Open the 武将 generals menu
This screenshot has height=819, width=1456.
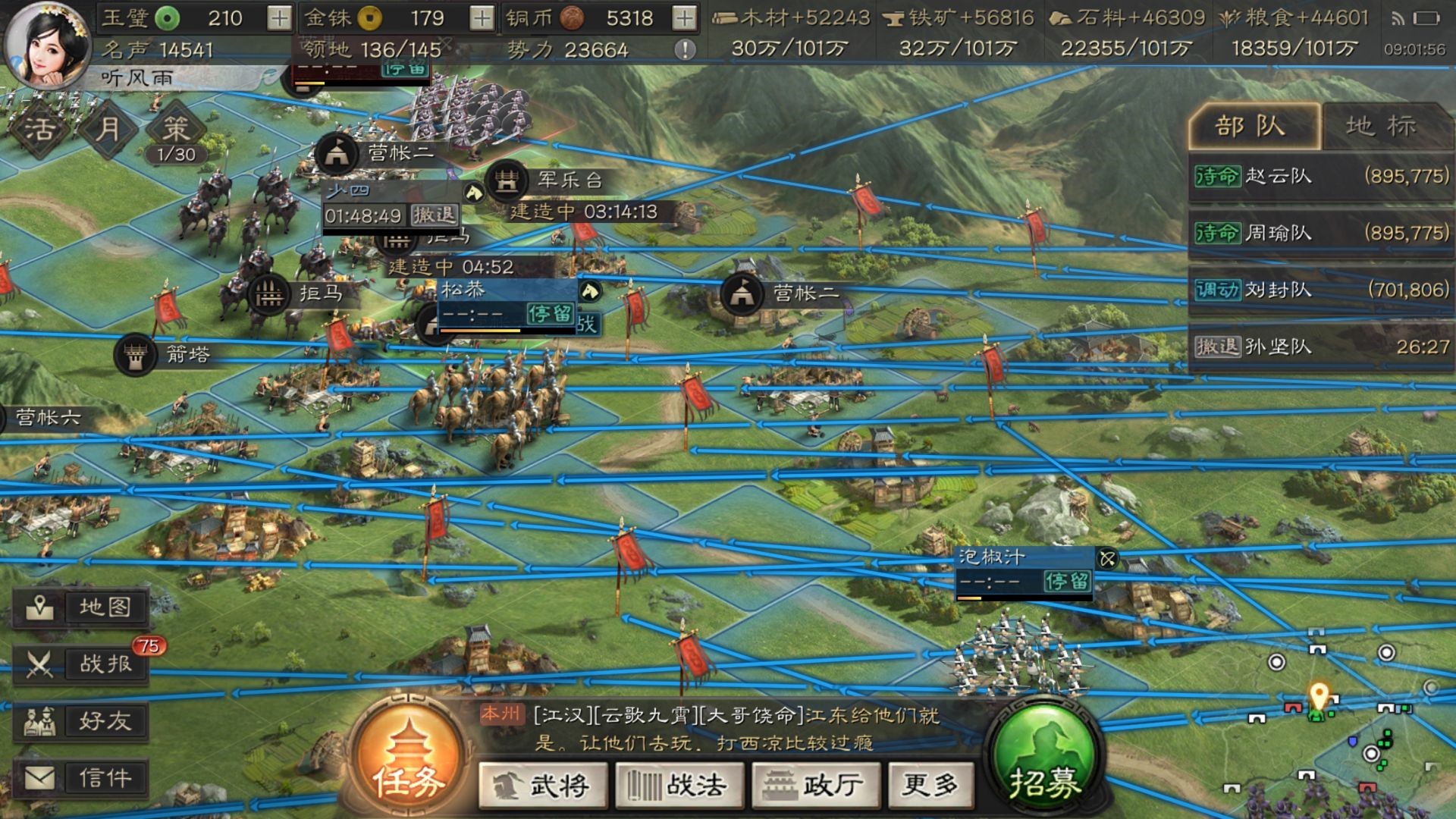[x=543, y=786]
